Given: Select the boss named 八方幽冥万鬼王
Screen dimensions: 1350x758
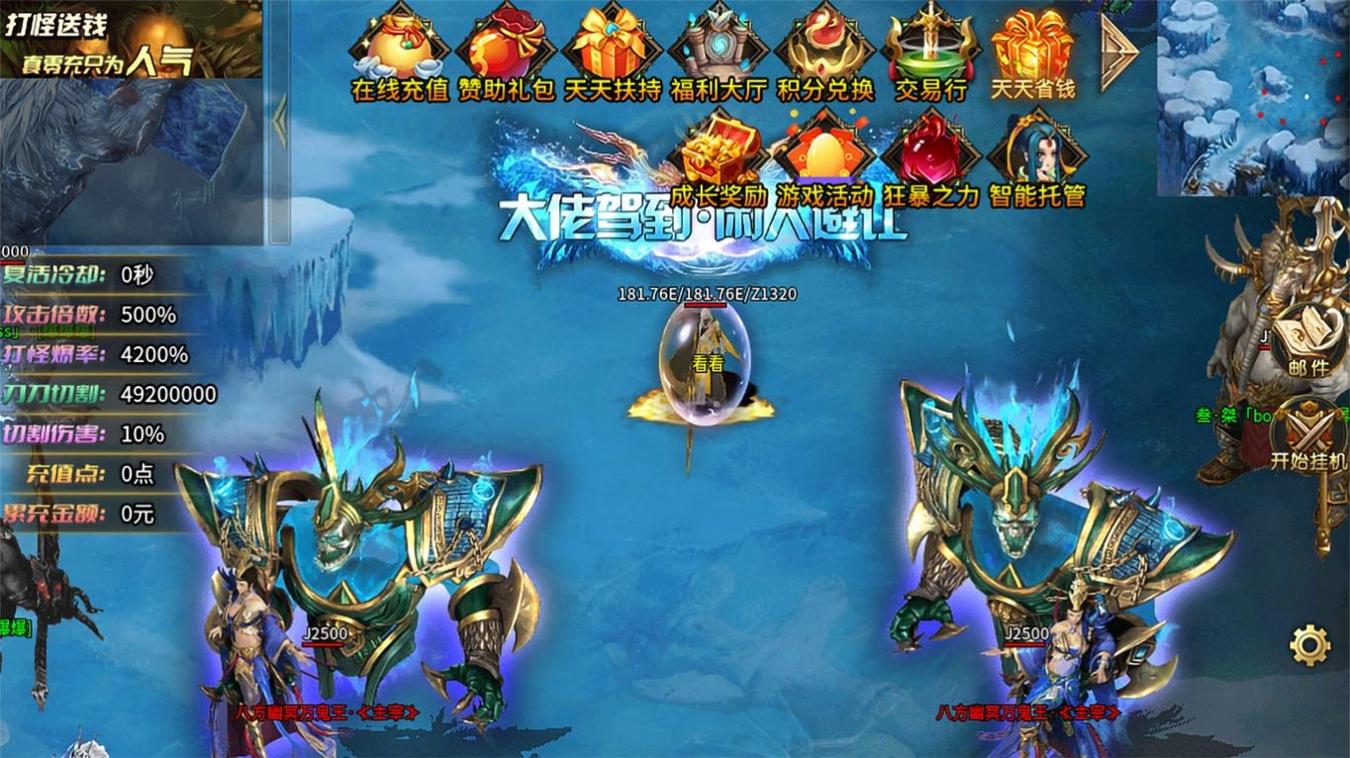Looking at the screenshot, I should [320, 713].
